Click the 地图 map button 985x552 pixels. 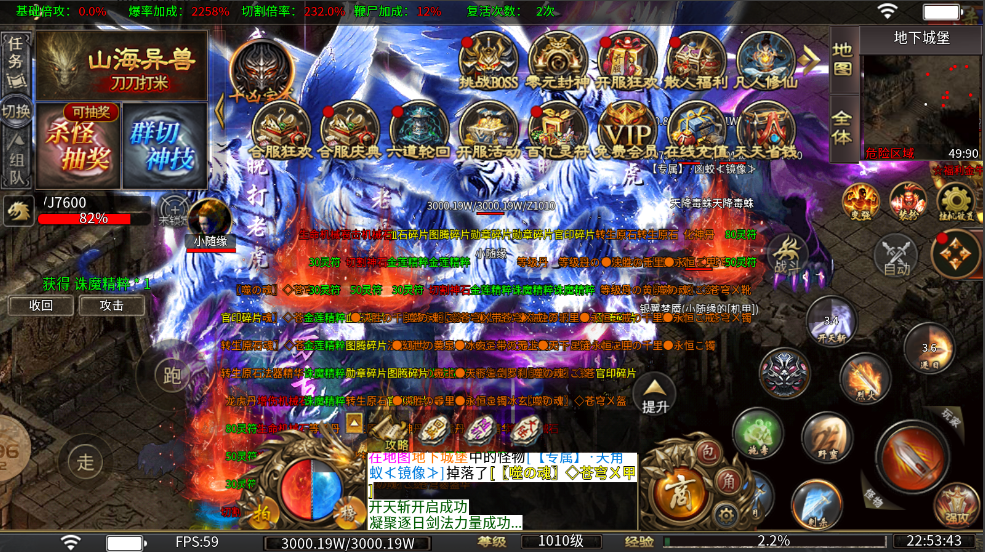pos(843,59)
